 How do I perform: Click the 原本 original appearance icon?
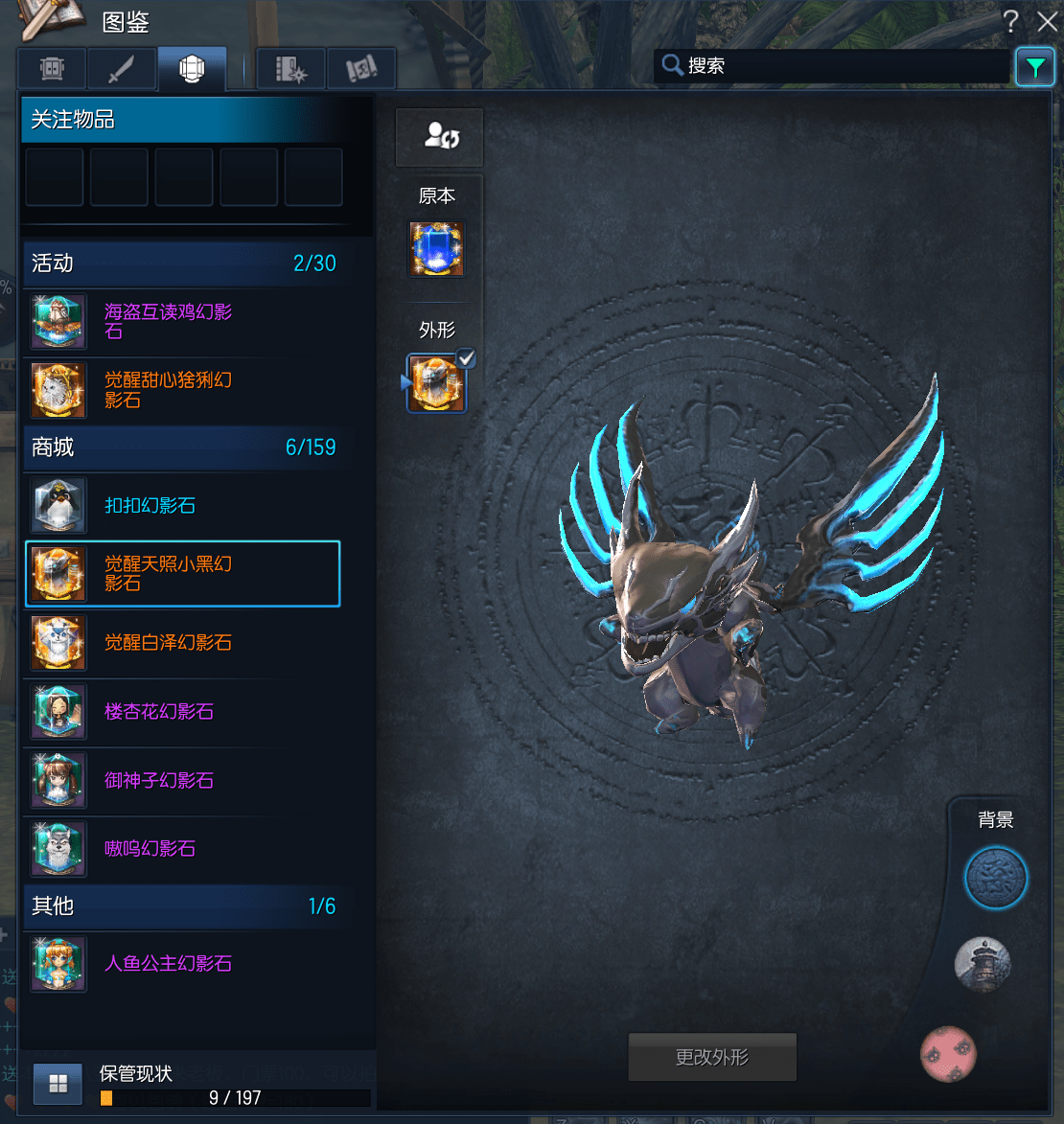tap(437, 249)
